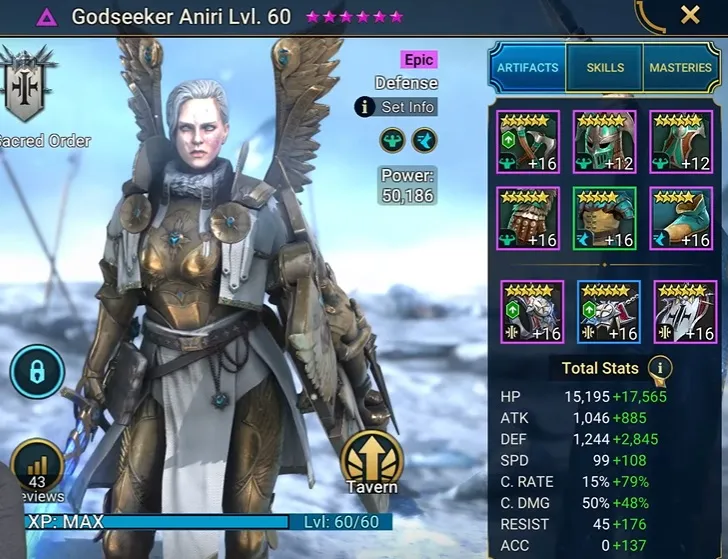This screenshot has height=559, width=728.
Task: Show Total Stats info details
Action: point(659,368)
